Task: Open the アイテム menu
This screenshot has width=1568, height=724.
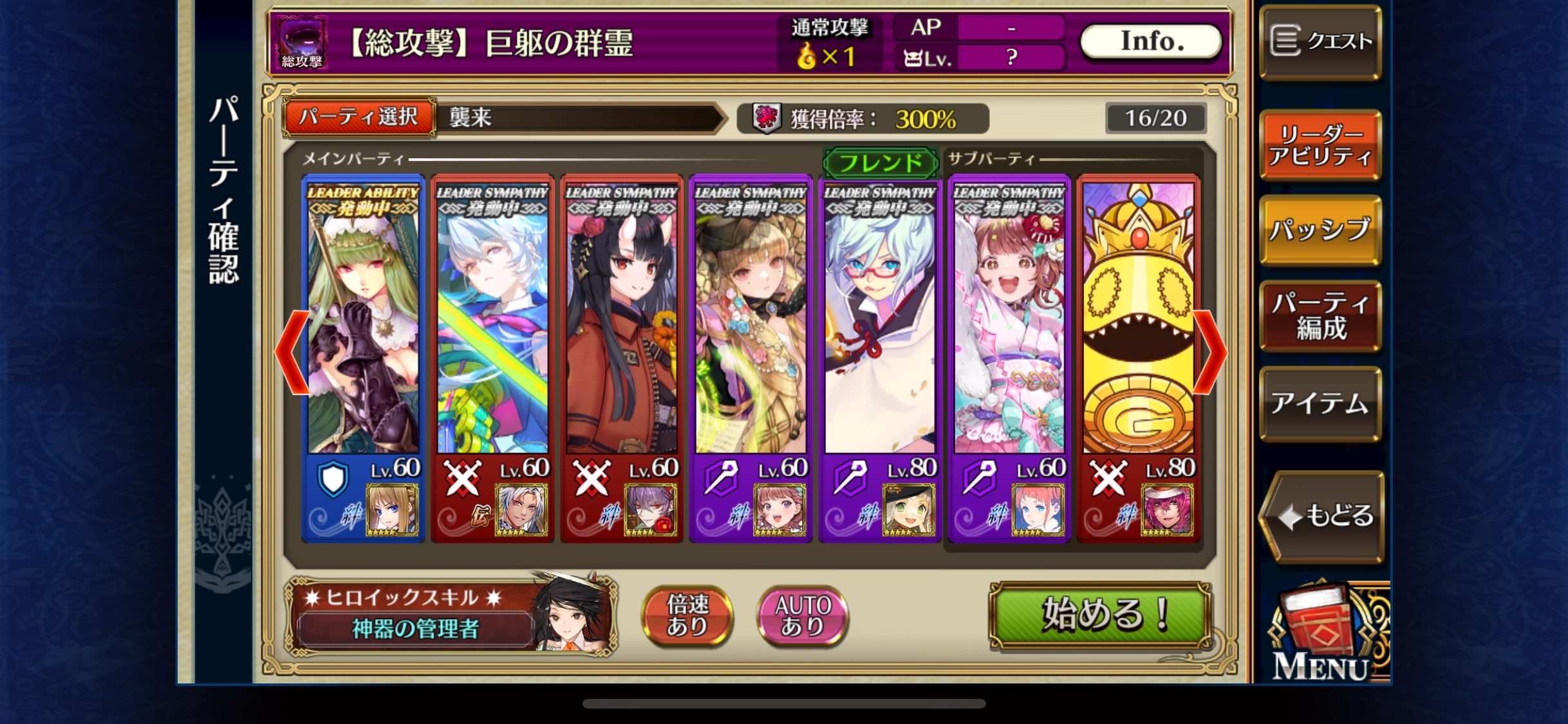Action: [x=1320, y=404]
